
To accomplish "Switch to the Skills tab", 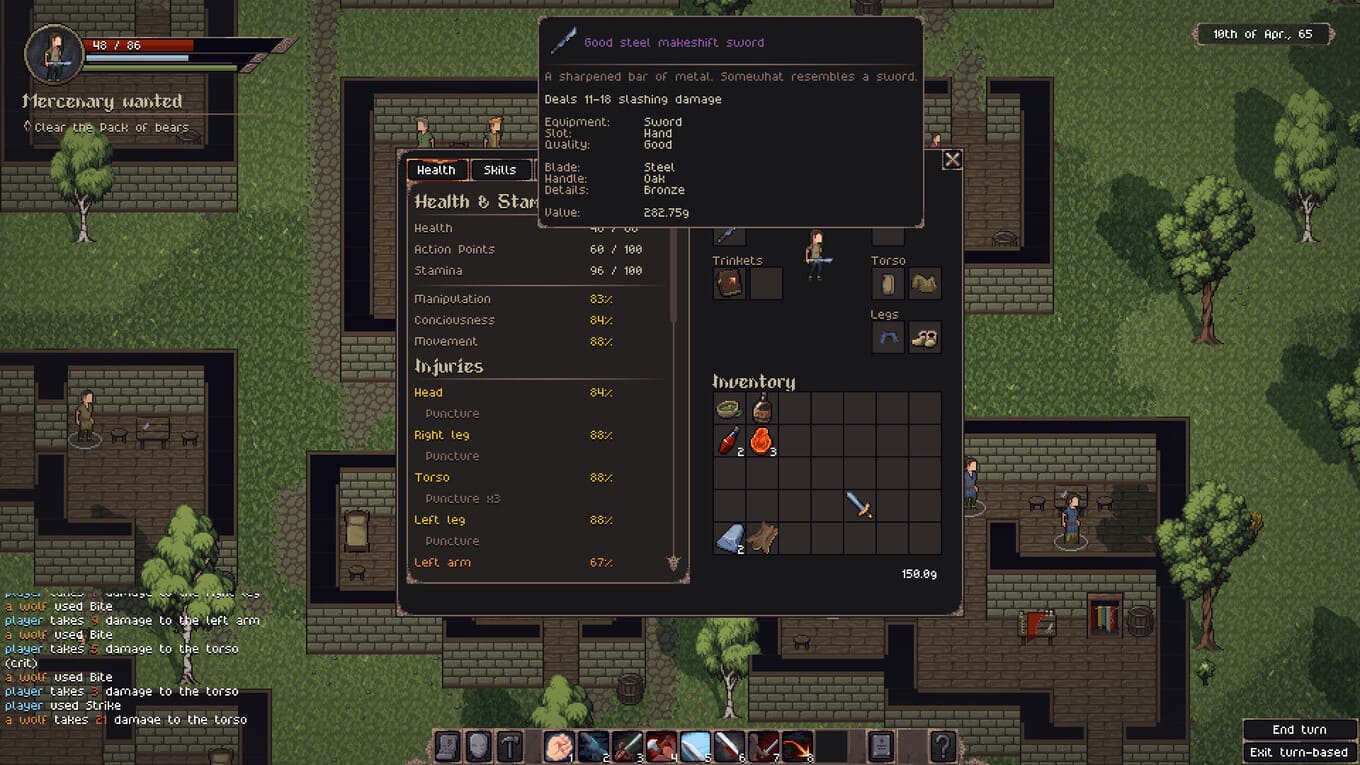I will pyautogui.click(x=499, y=170).
